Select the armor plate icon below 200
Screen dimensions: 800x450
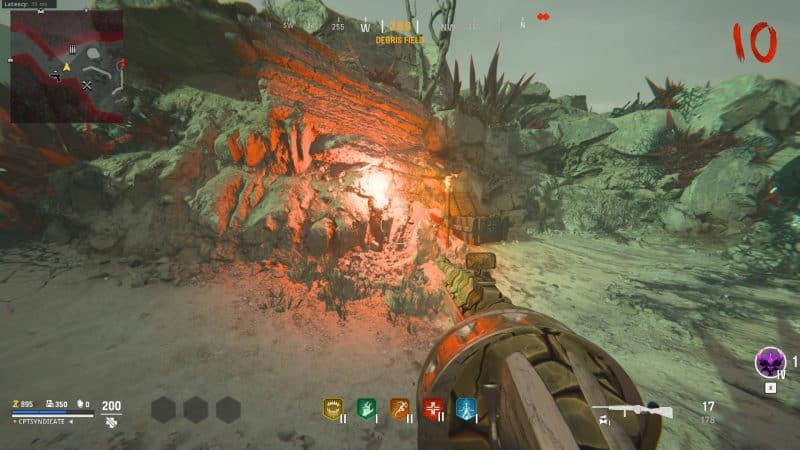[x=111, y=423]
